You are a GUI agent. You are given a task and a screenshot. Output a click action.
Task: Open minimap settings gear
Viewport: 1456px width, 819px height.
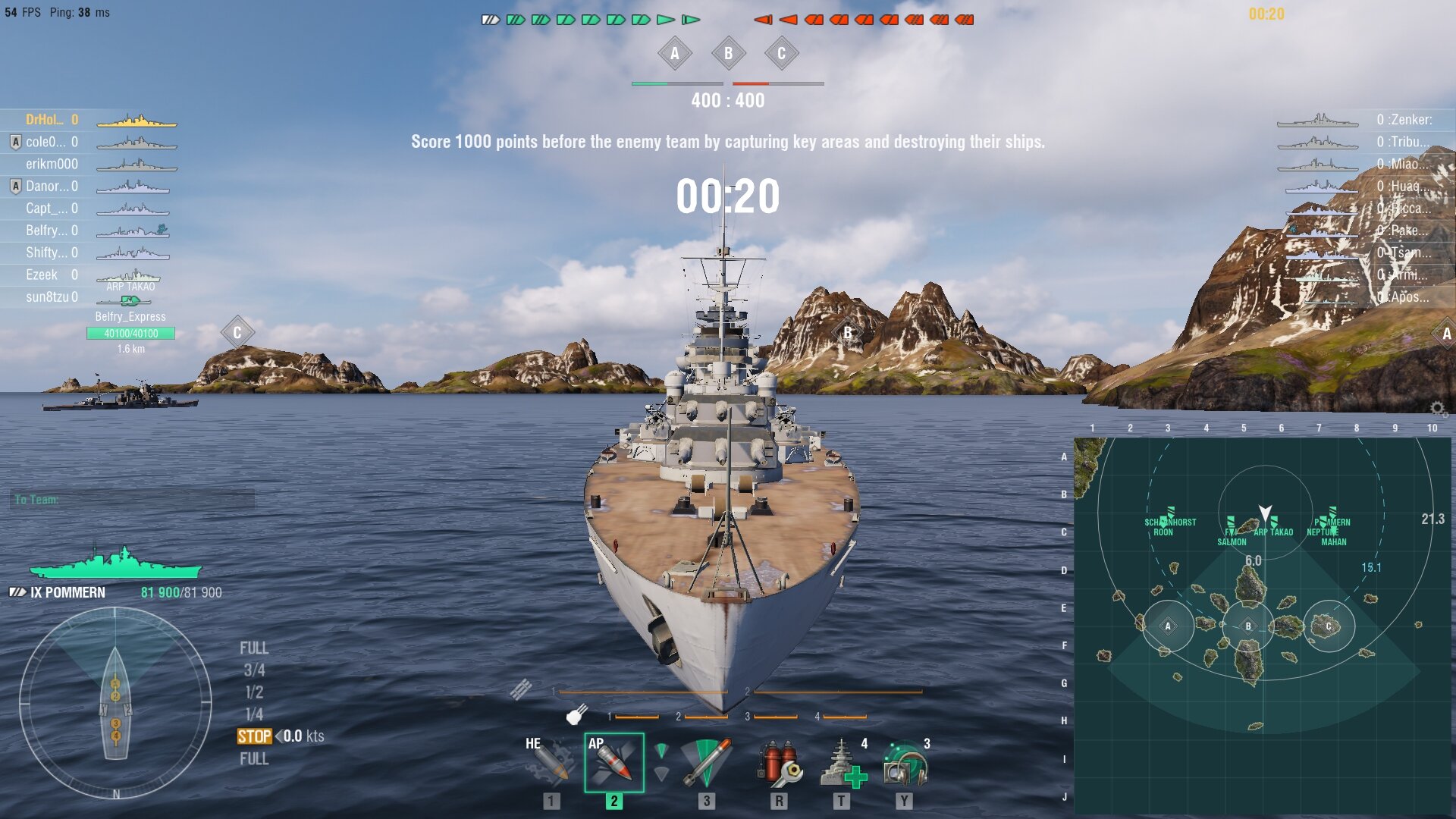(1437, 409)
